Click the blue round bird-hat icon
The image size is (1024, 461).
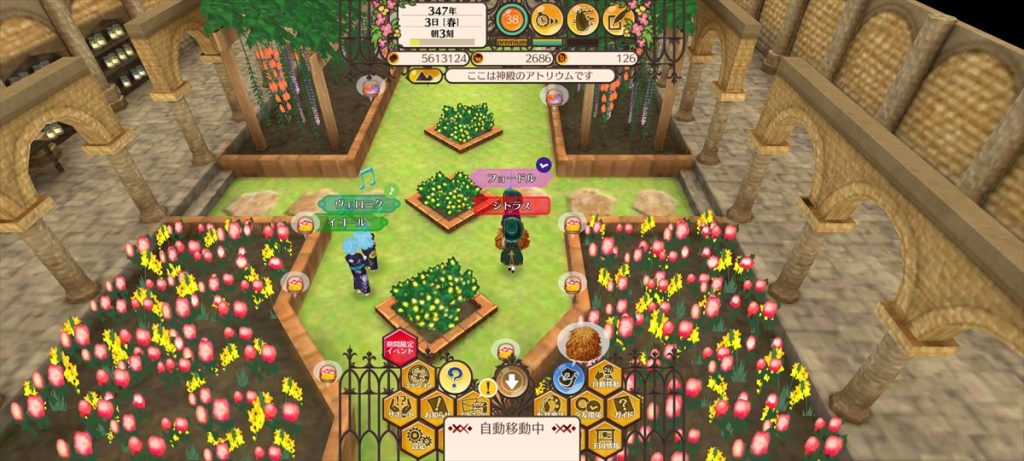[x=569, y=378]
